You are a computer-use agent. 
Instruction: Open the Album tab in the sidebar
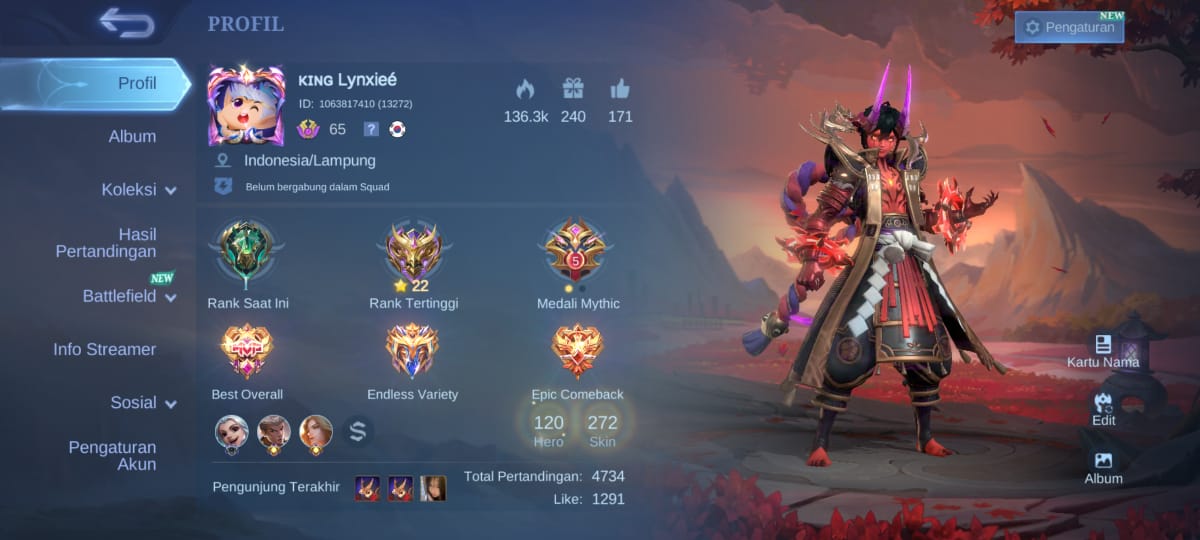click(x=132, y=136)
